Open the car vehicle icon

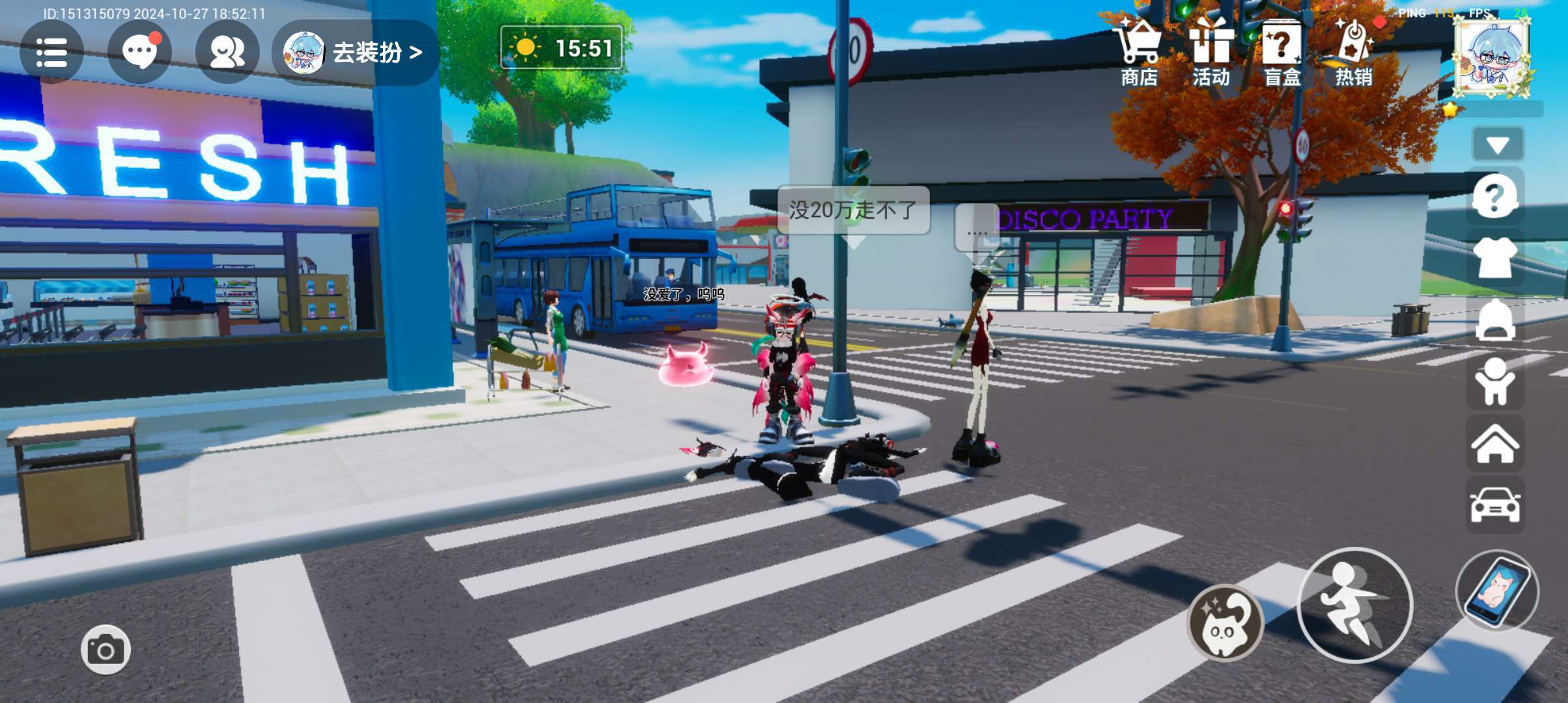click(1495, 505)
